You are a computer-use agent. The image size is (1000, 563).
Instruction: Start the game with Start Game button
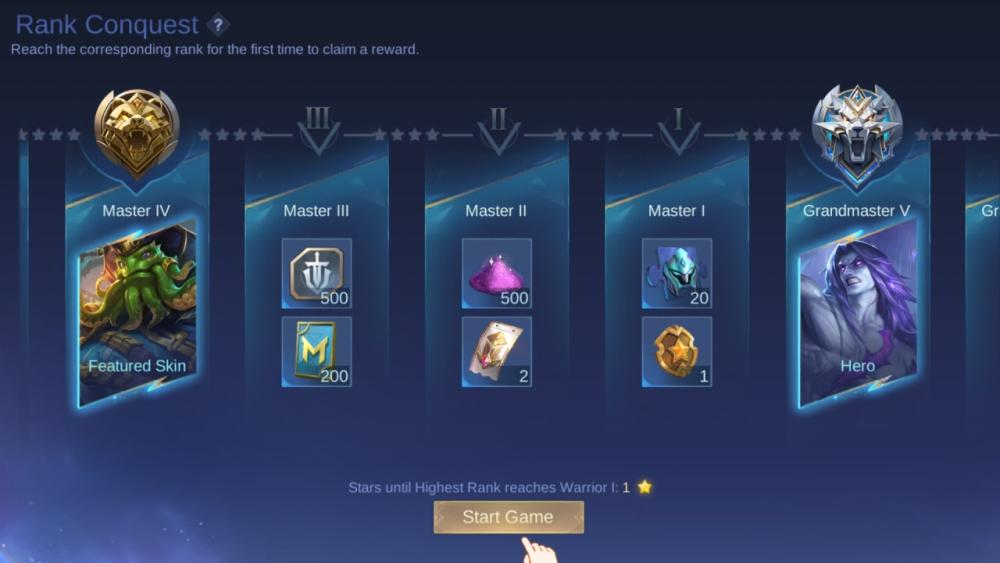(508, 517)
